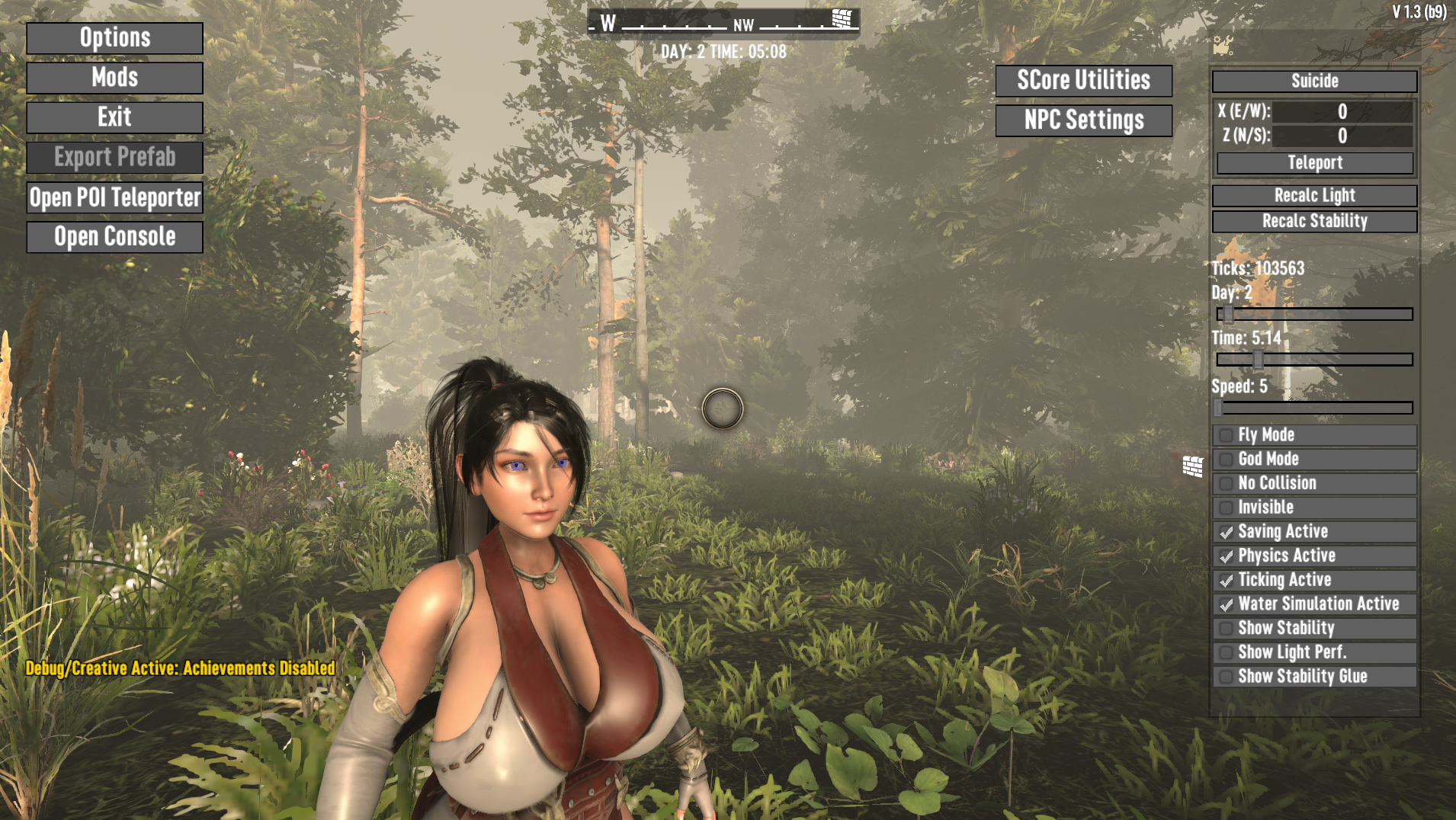
Task: Click the Suicide button
Action: click(1314, 82)
